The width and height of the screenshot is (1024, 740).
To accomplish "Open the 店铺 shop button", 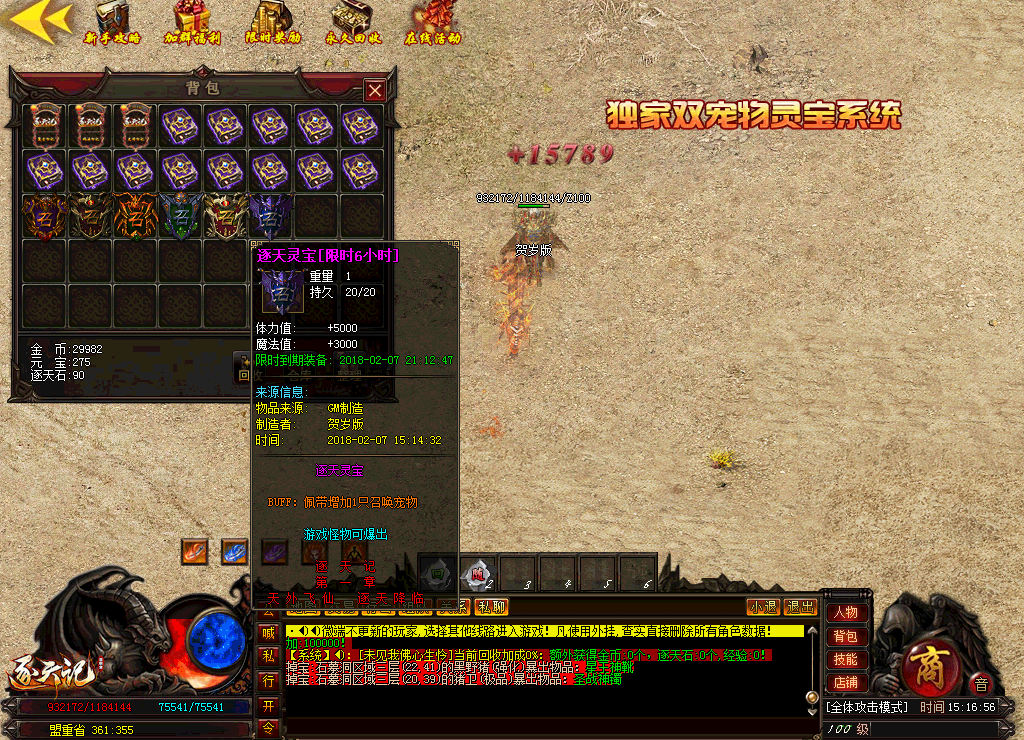I will click(x=846, y=683).
